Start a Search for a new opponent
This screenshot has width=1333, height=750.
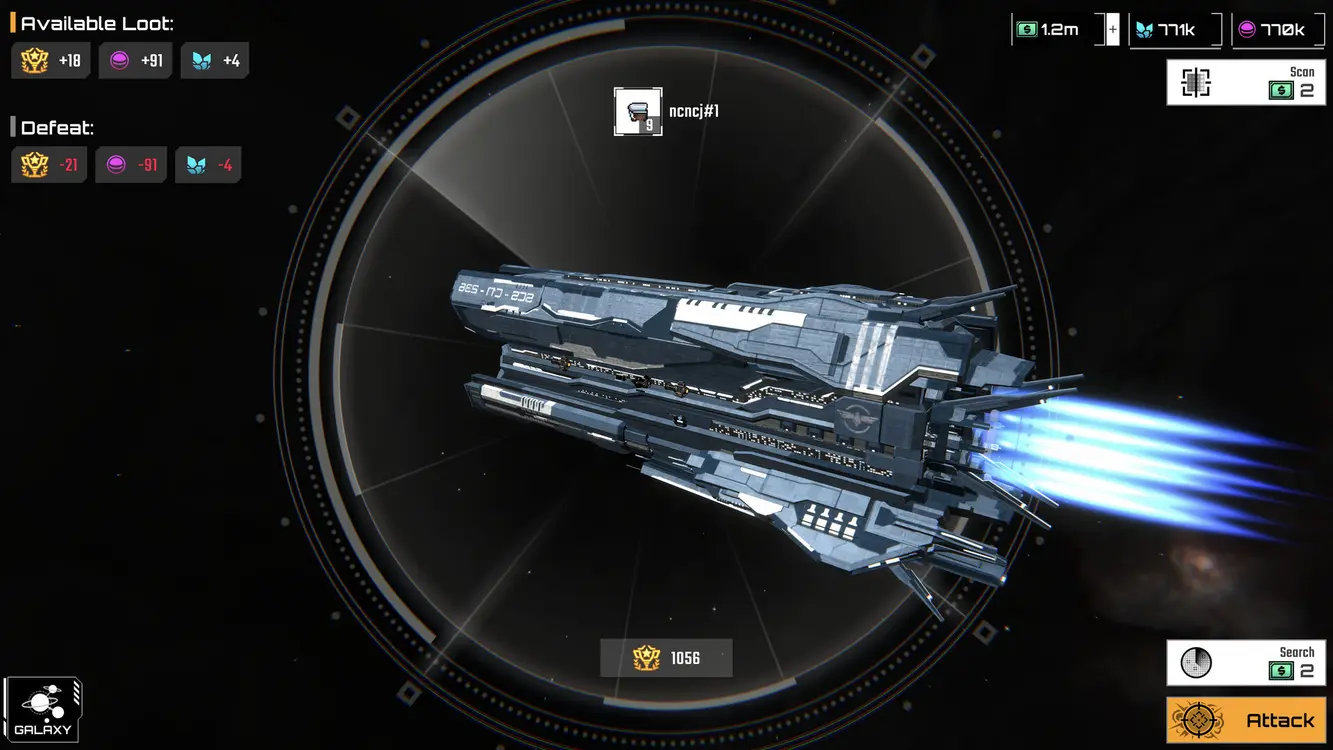1245,661
